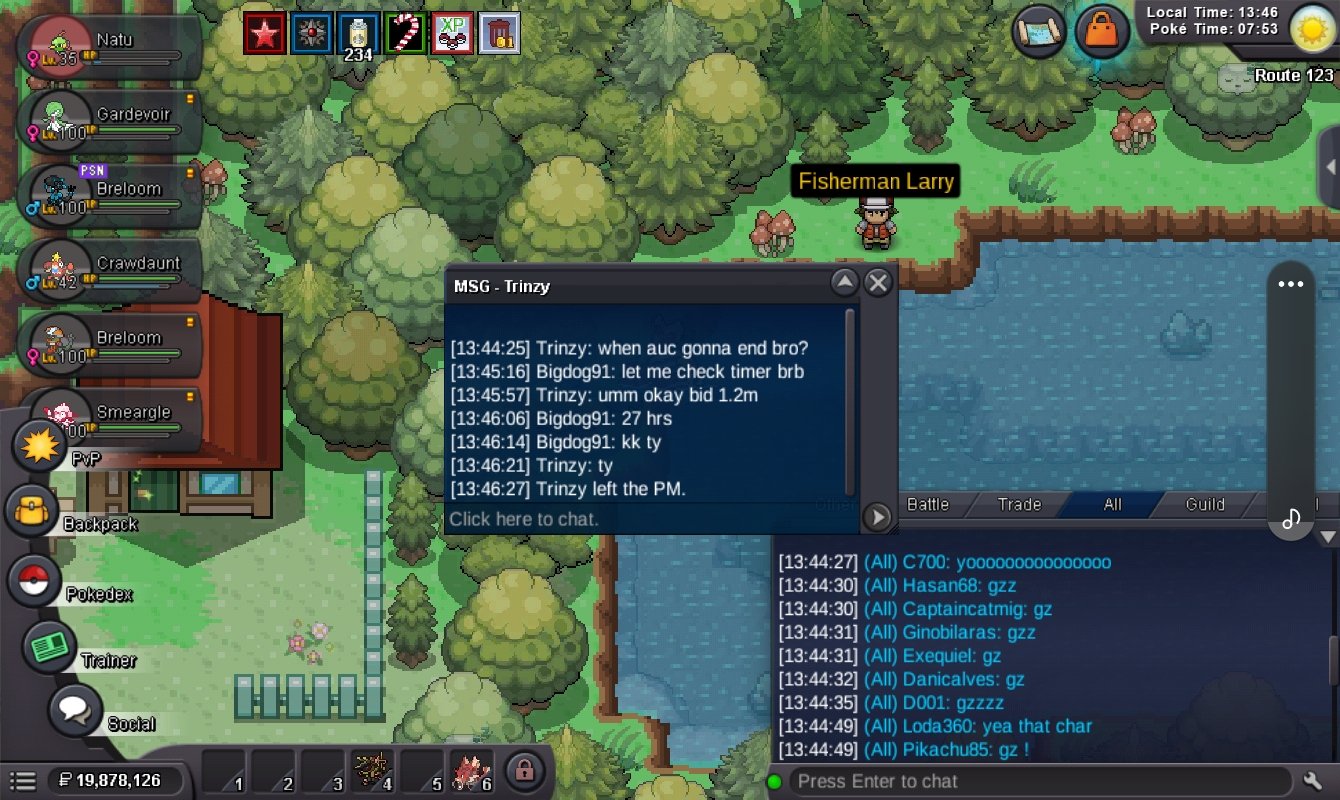Open the Pokedex

35,581
